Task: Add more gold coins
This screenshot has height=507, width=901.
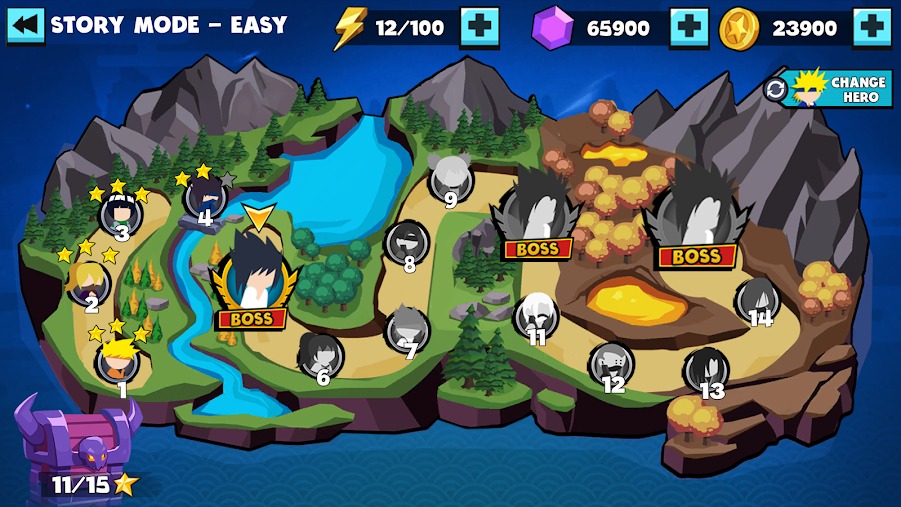Action: coord(872,28)
